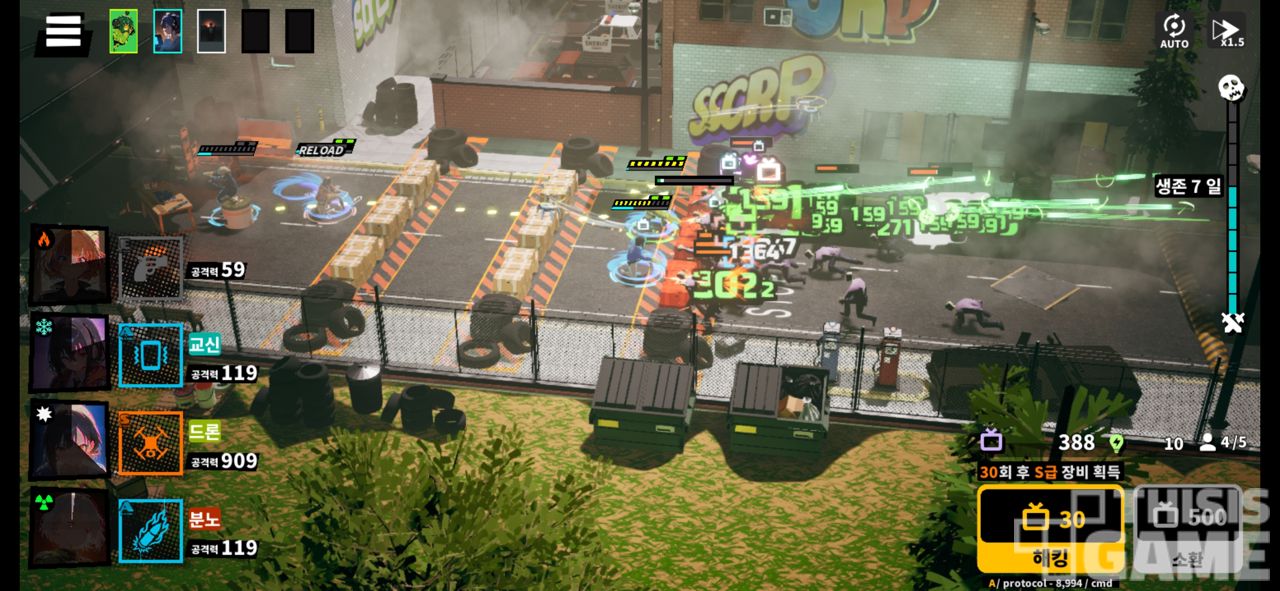This screenshot has height=591, width=1280.
Task: Open the hamburger menu
Action: point(63,31)
